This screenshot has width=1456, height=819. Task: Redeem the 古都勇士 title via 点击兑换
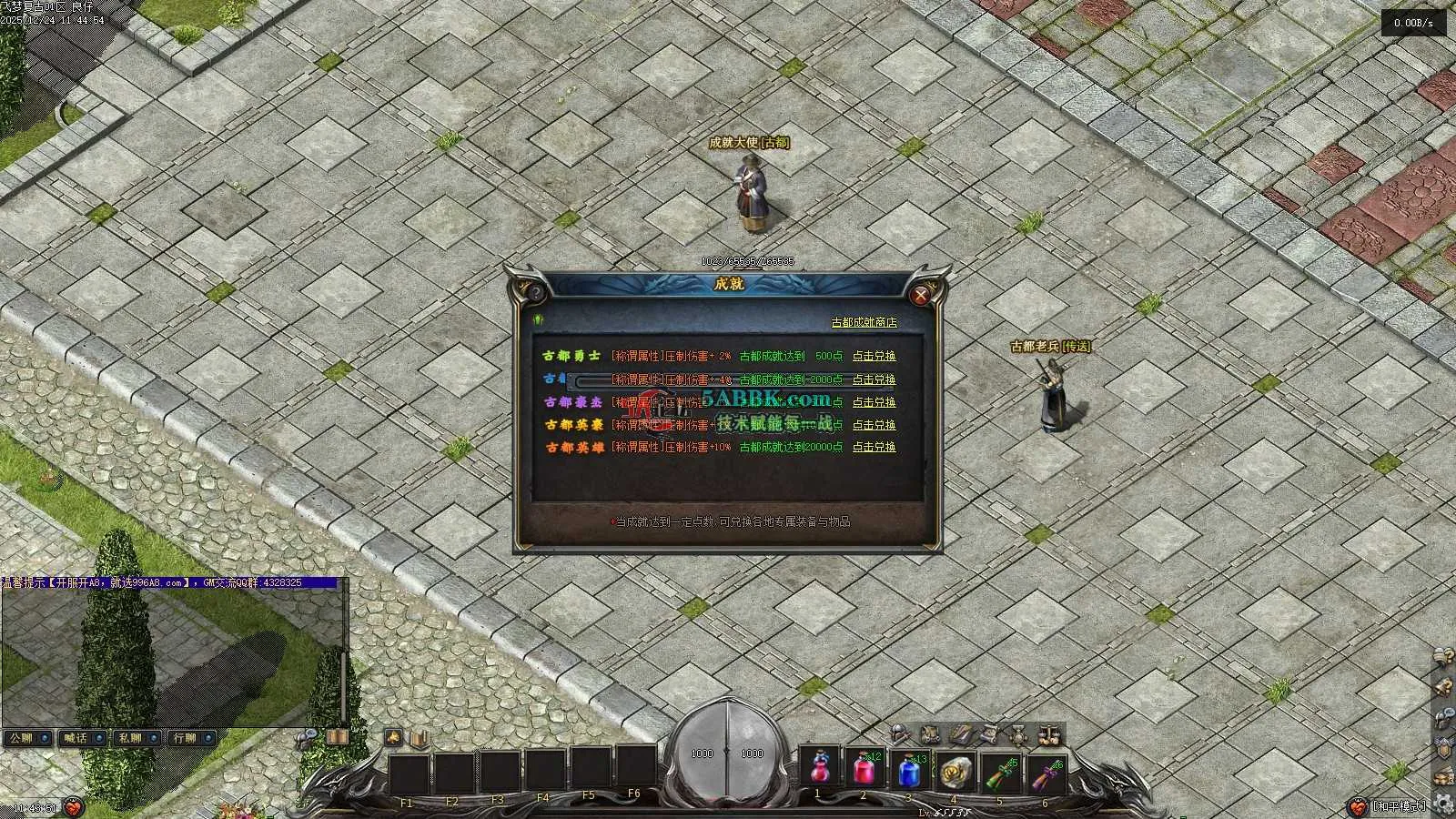[x=874, y=357]
